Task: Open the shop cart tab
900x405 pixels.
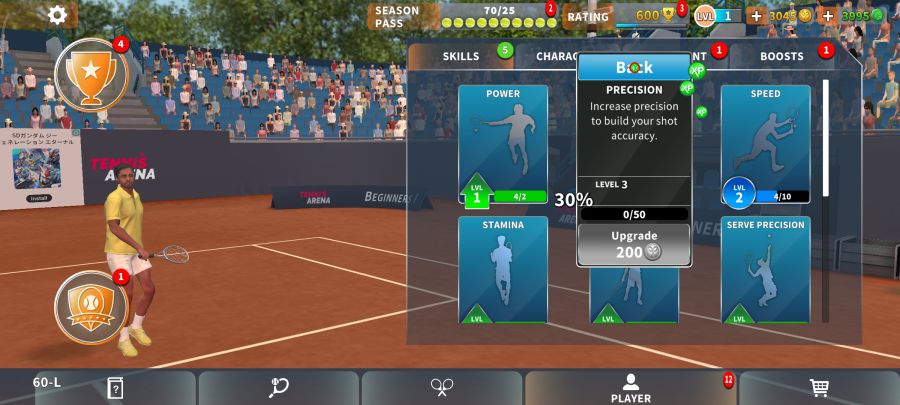Action: pos(819,388)
